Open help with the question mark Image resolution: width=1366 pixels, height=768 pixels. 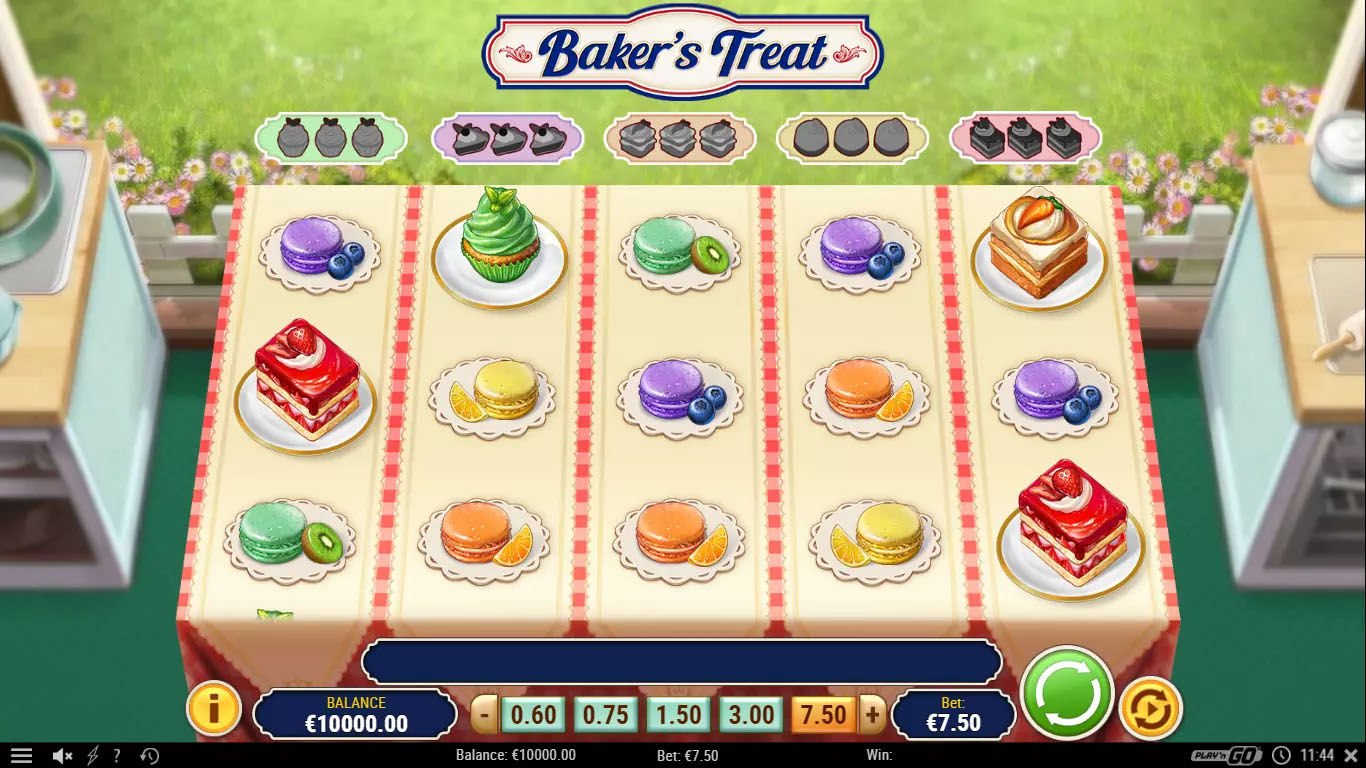tap(117, 756)
